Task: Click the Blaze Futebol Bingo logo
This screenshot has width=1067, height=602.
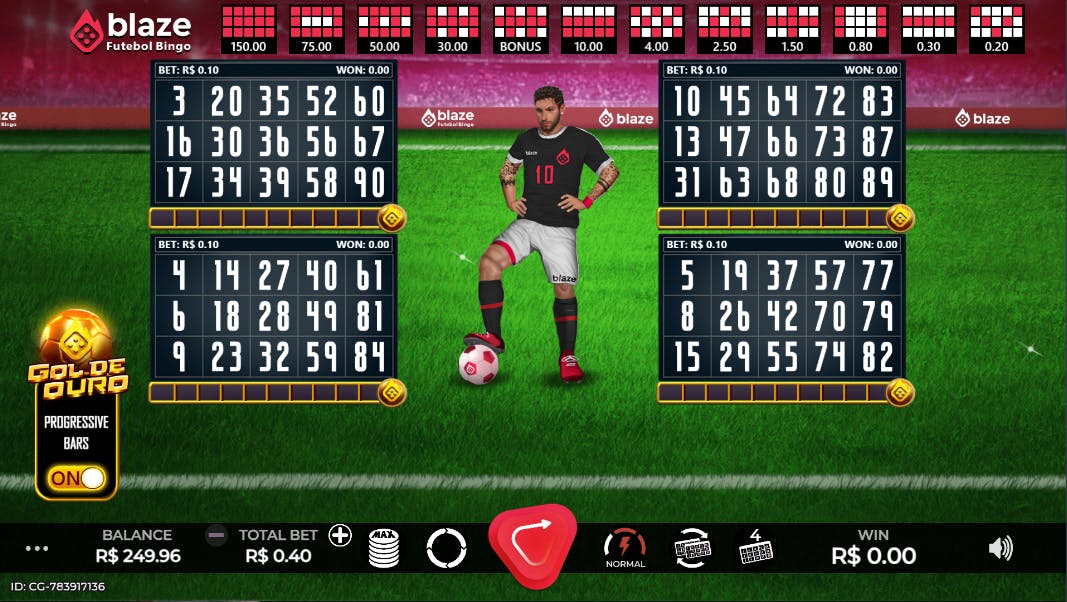Action: (131, 31)
